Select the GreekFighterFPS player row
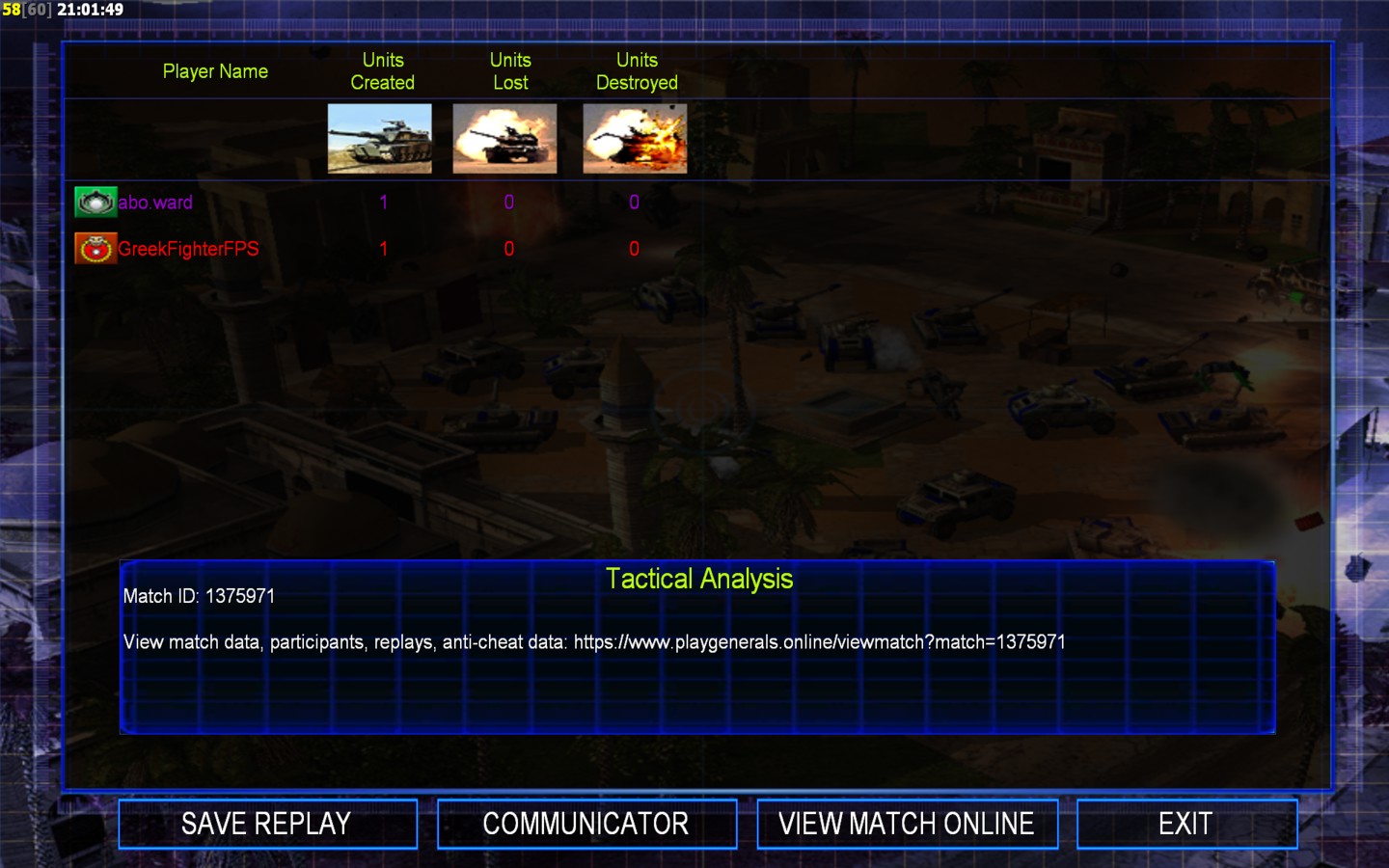The image size is (1389, 868). (x=188, y=249)
